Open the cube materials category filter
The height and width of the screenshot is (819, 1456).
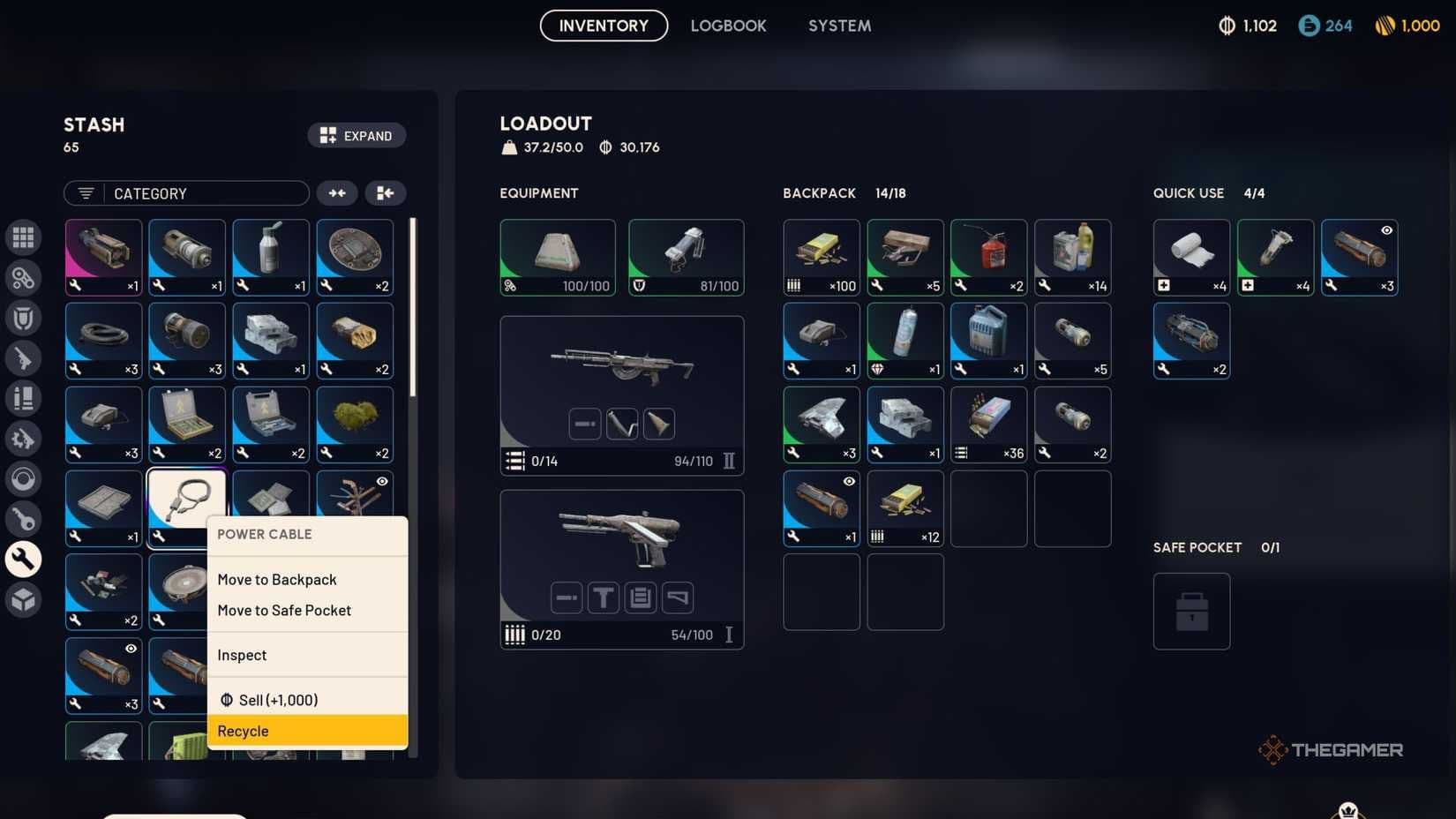pos(24,599)
